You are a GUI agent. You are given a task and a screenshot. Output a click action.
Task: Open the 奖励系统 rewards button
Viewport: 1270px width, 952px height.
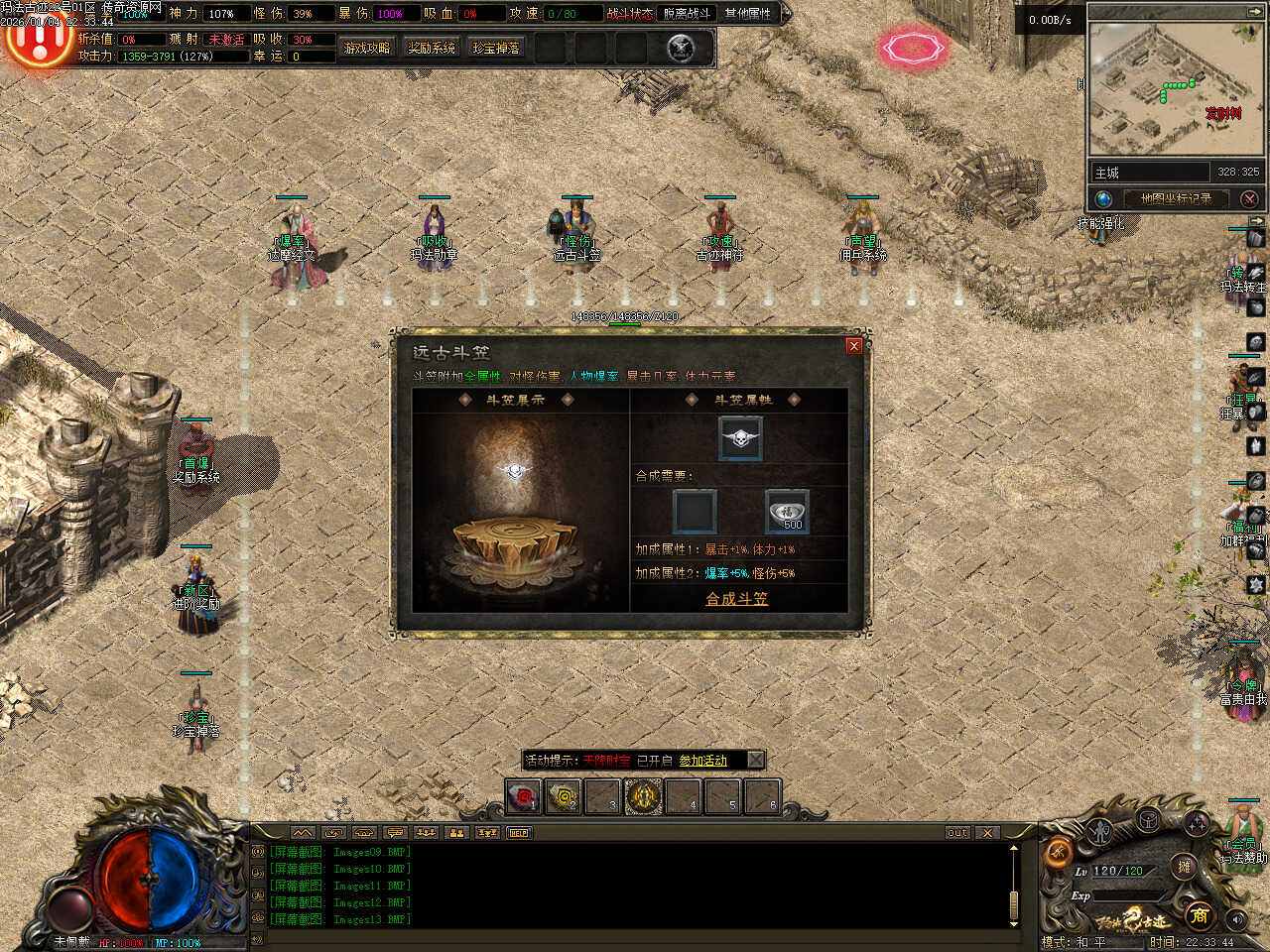[x=432, y=48]
